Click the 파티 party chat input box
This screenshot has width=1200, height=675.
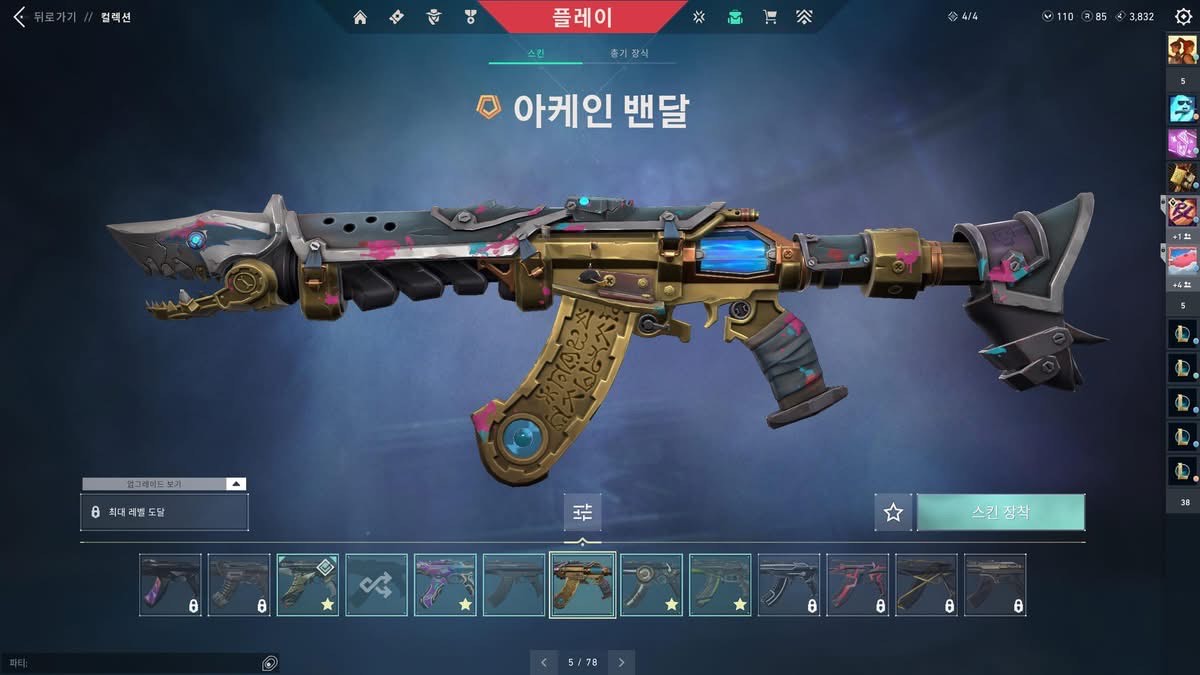(x=130, y=663)
